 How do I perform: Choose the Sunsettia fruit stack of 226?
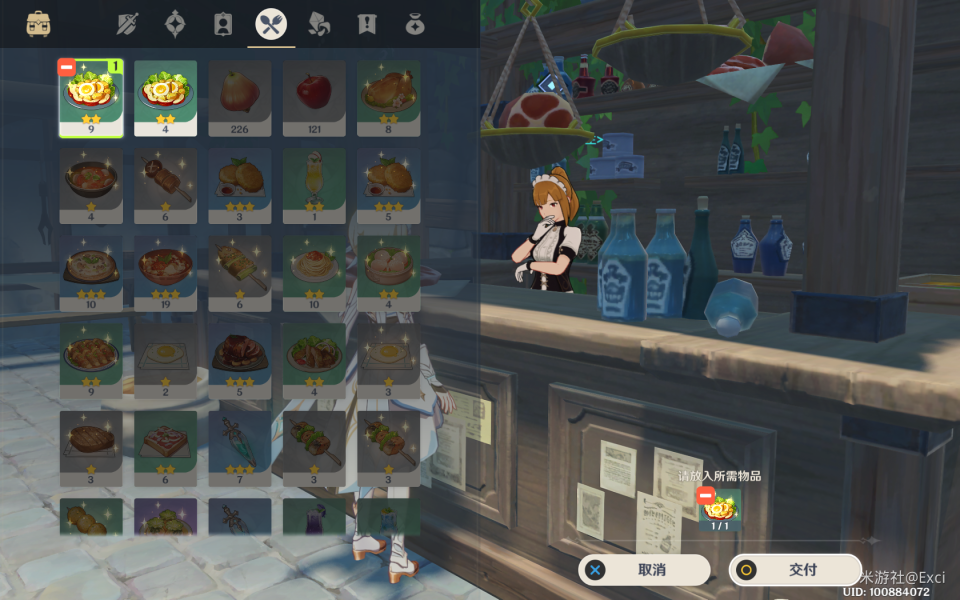(240, 98)
